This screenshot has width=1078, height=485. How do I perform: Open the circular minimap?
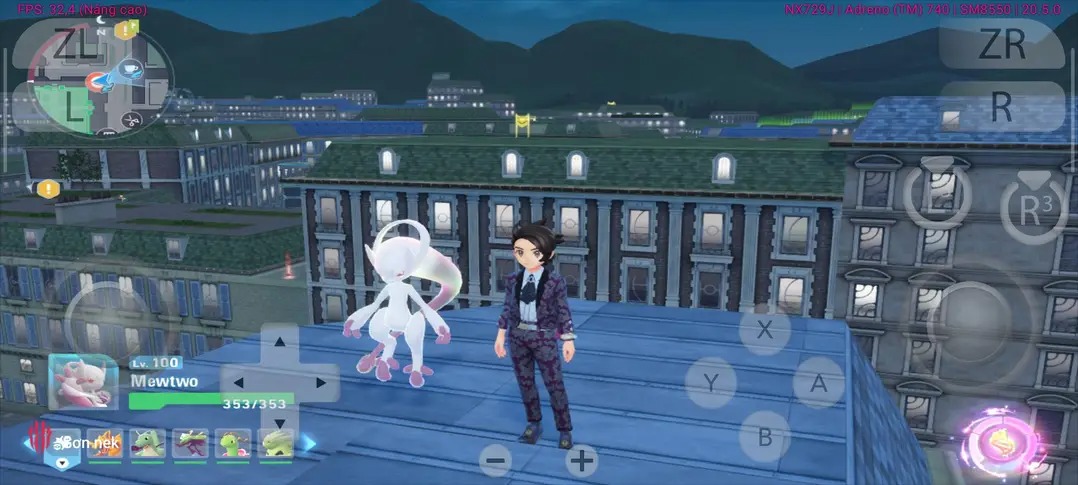(100, 80)
